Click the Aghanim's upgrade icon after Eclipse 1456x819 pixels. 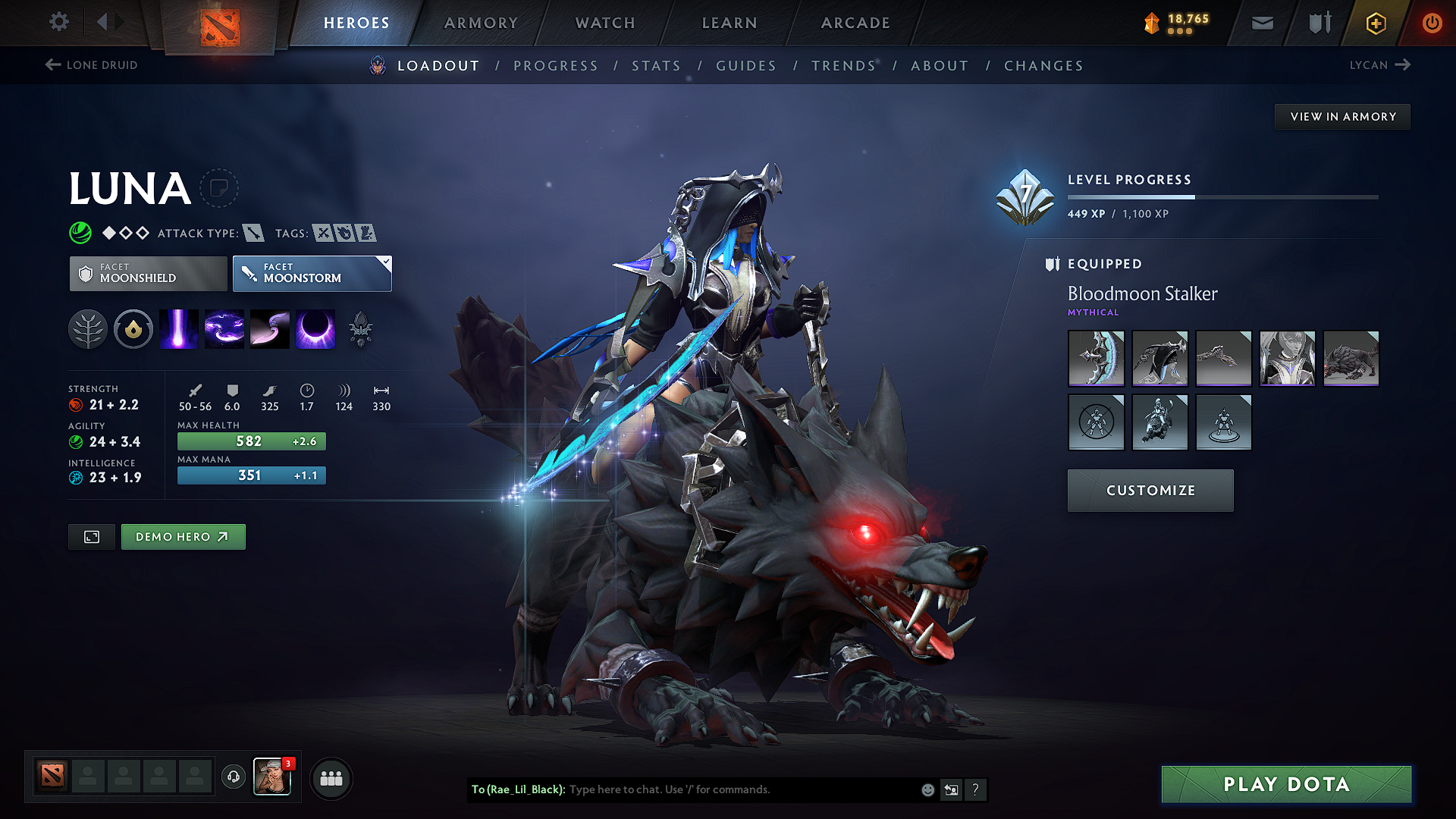click(x=362, y=328)
